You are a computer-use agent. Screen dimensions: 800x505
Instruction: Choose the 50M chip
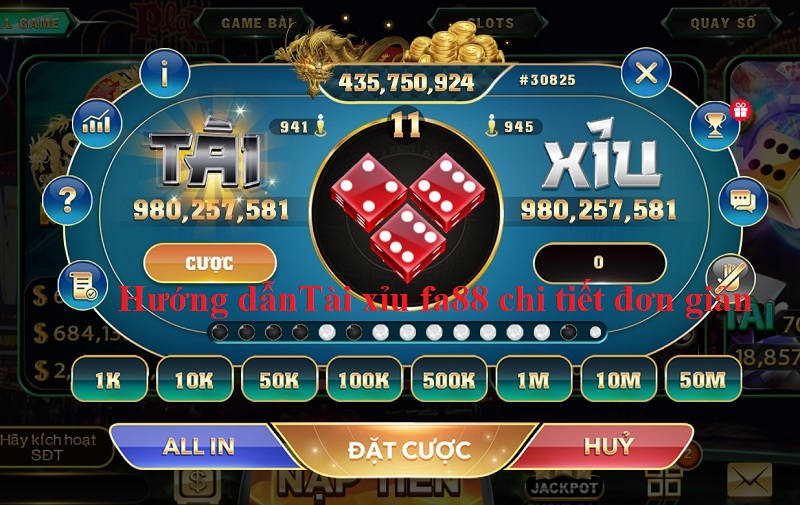703,380
